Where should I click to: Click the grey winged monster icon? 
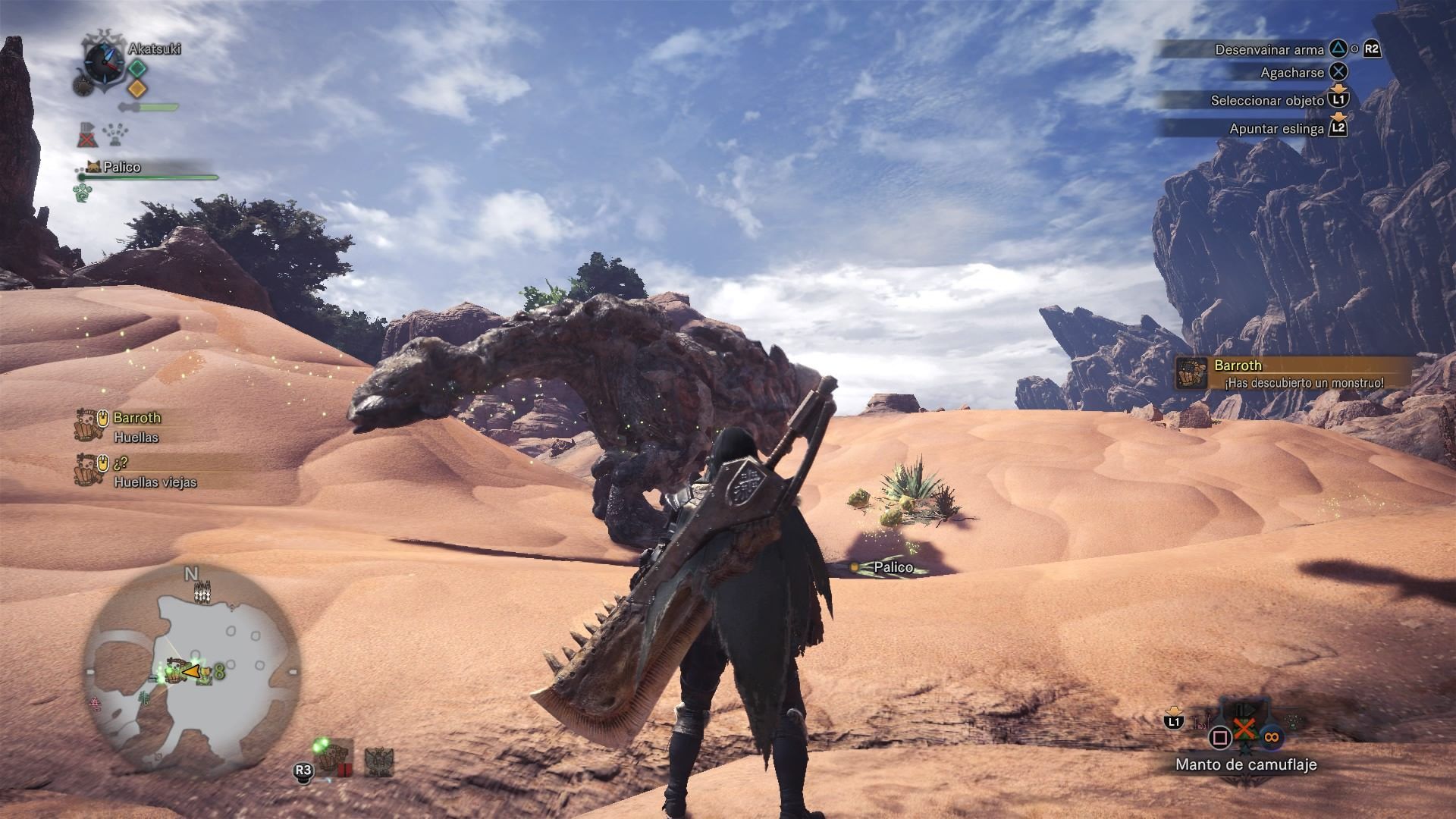(378, 761)
